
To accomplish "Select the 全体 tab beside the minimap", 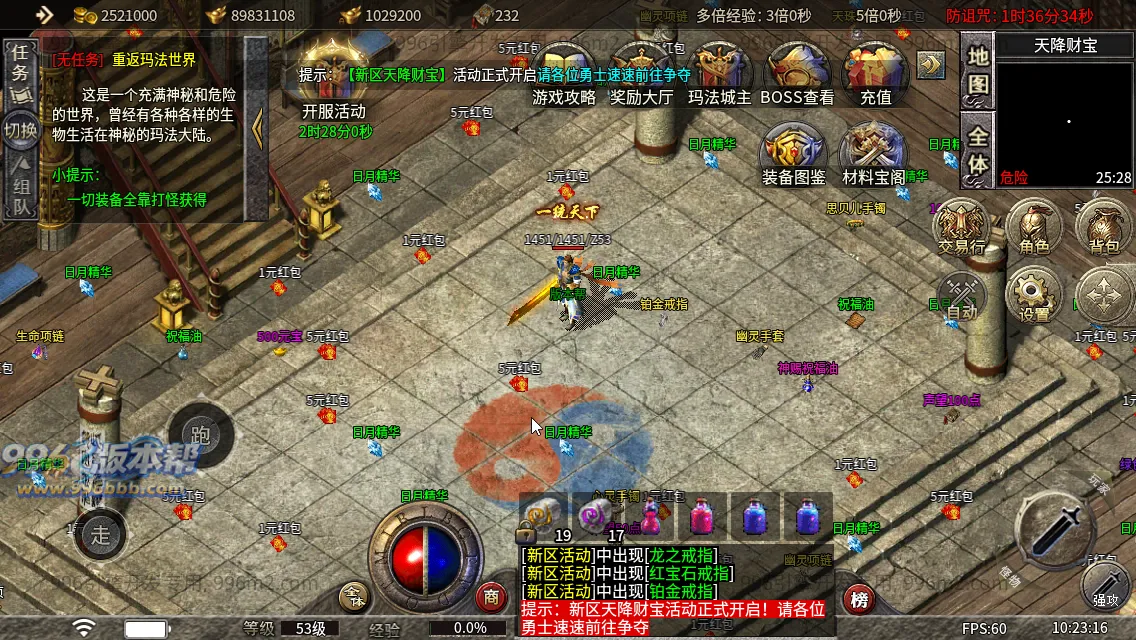I will tap(977, 150).
